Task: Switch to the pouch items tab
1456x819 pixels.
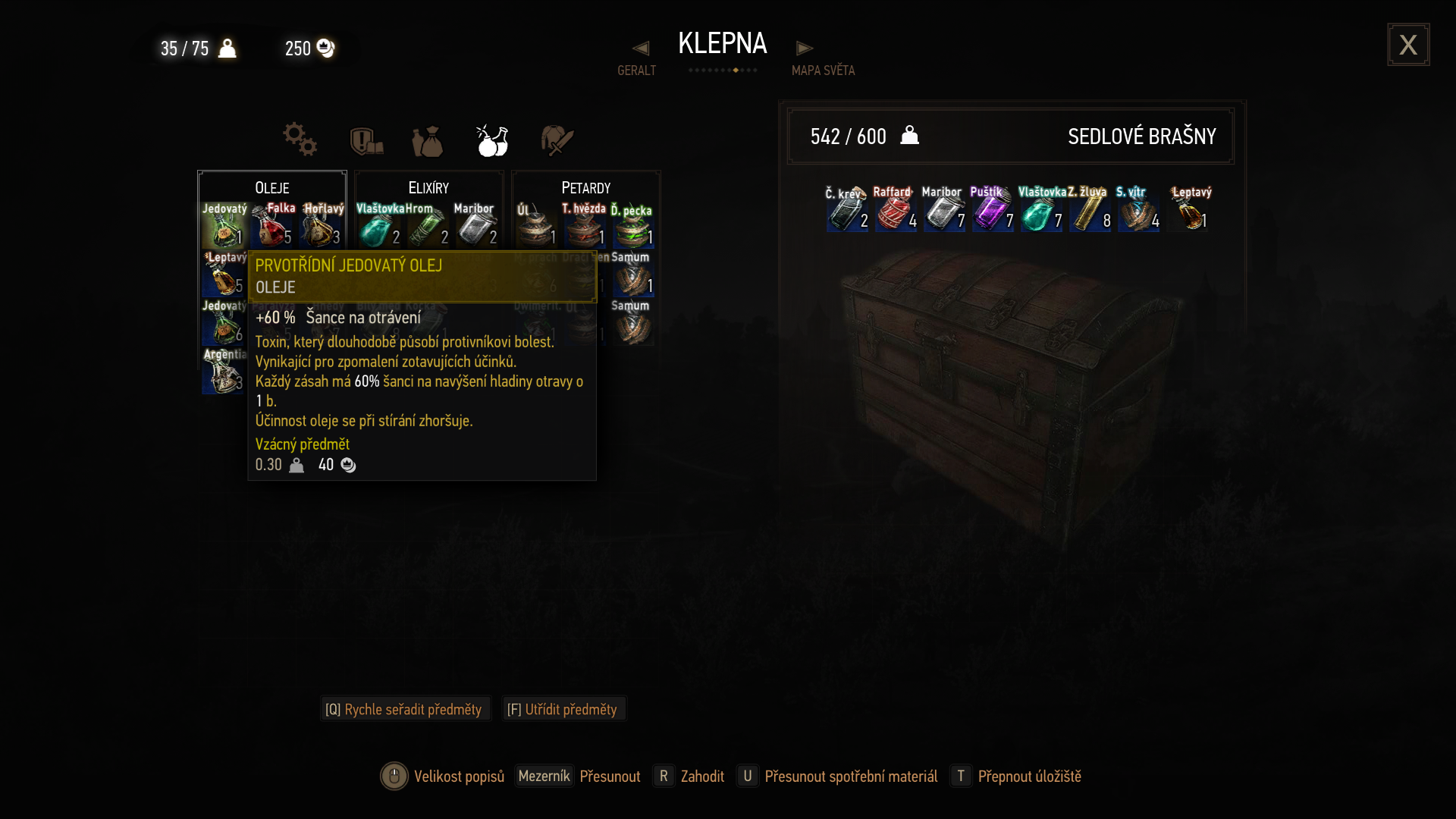Action: point(428,141)
